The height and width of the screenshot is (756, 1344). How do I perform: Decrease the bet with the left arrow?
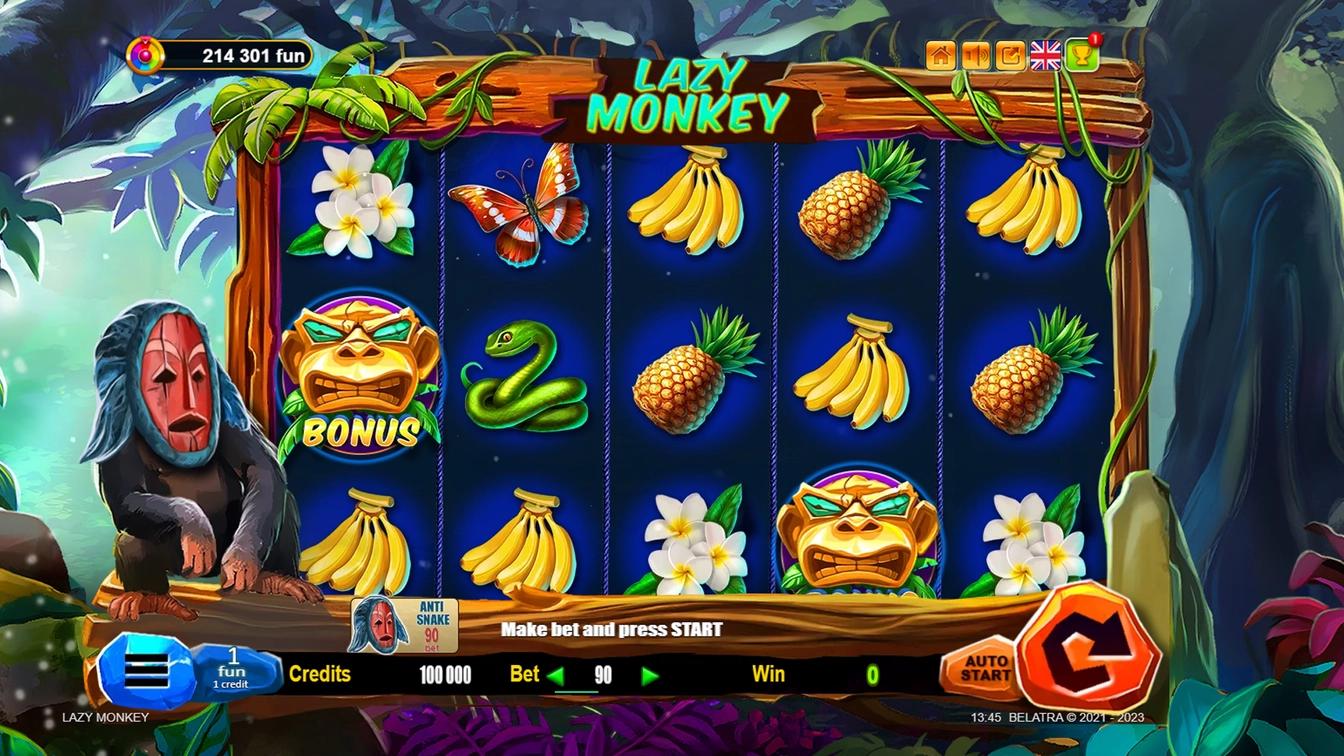pyautogui.click(x=556, y=676)
